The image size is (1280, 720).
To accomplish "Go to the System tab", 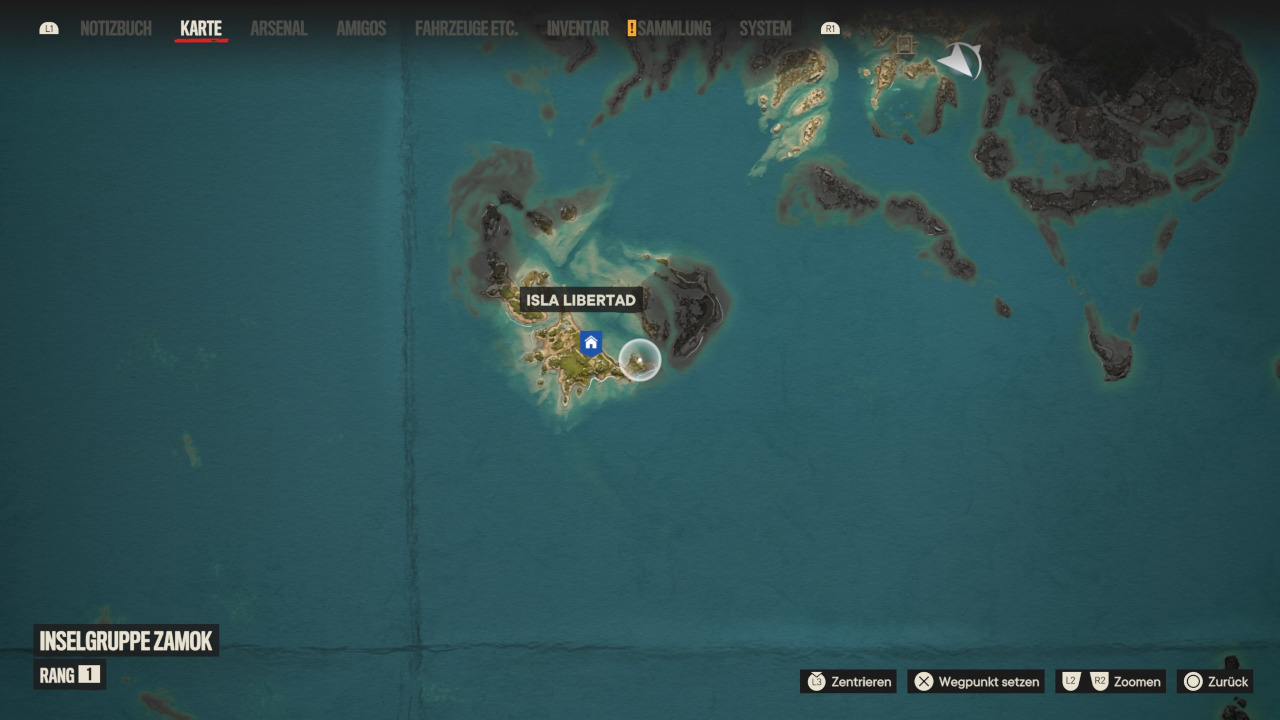I will click(x=765, y=29).
